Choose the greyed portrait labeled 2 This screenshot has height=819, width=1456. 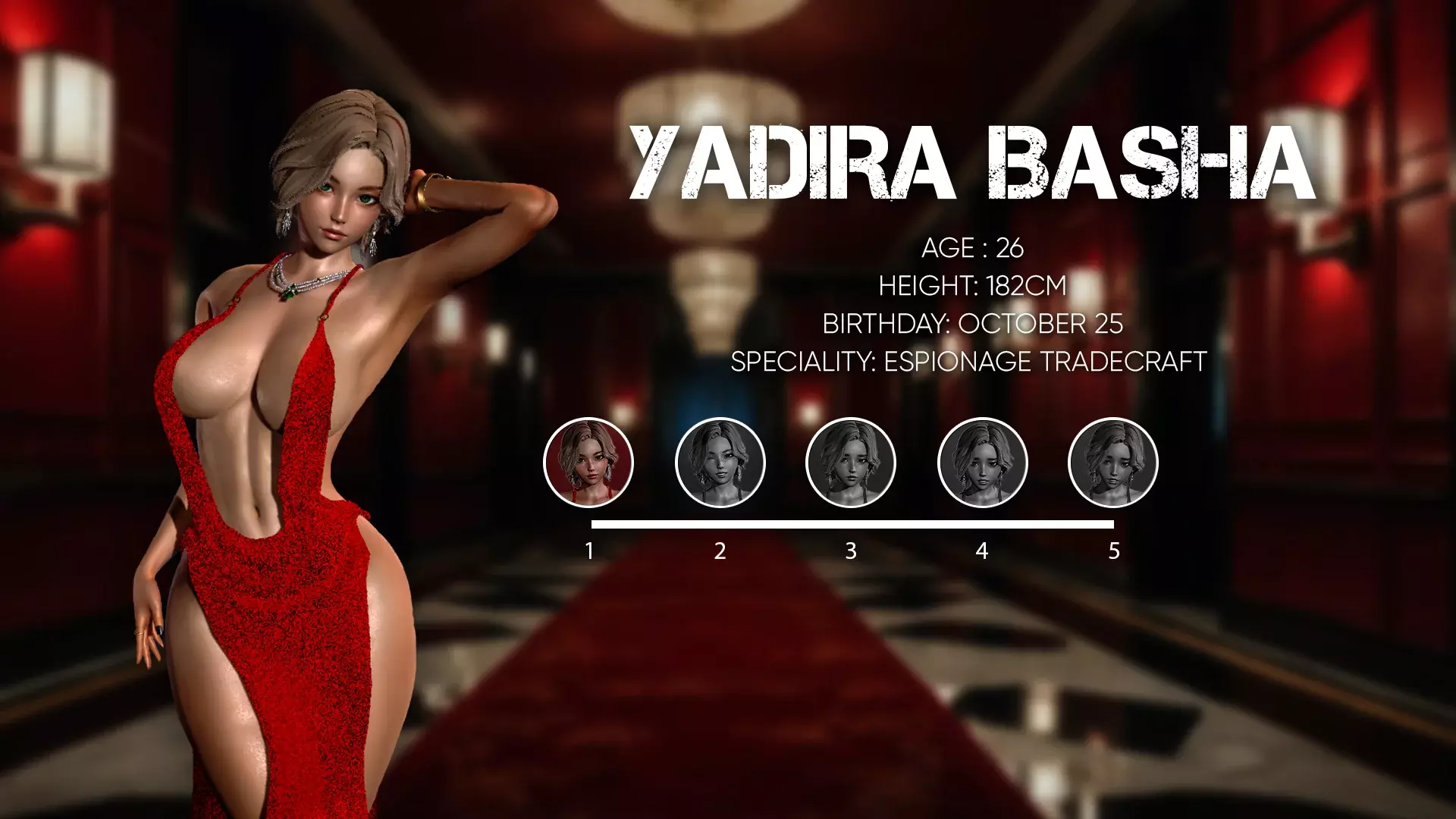tap(720, 462)
